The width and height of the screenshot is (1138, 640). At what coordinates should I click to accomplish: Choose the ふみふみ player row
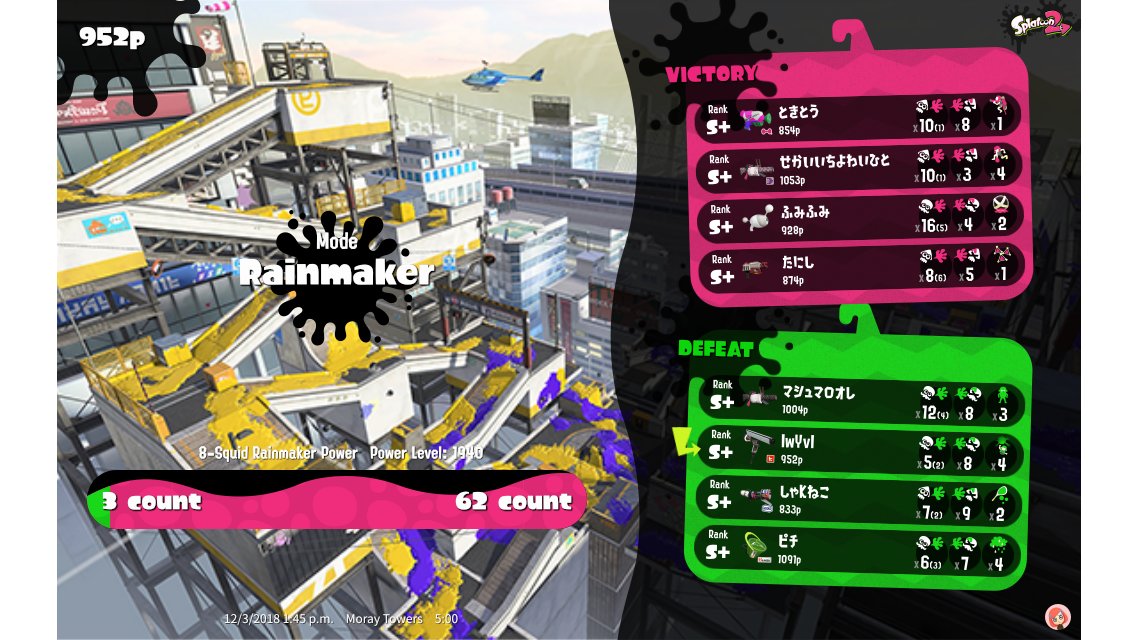(860, 216)
